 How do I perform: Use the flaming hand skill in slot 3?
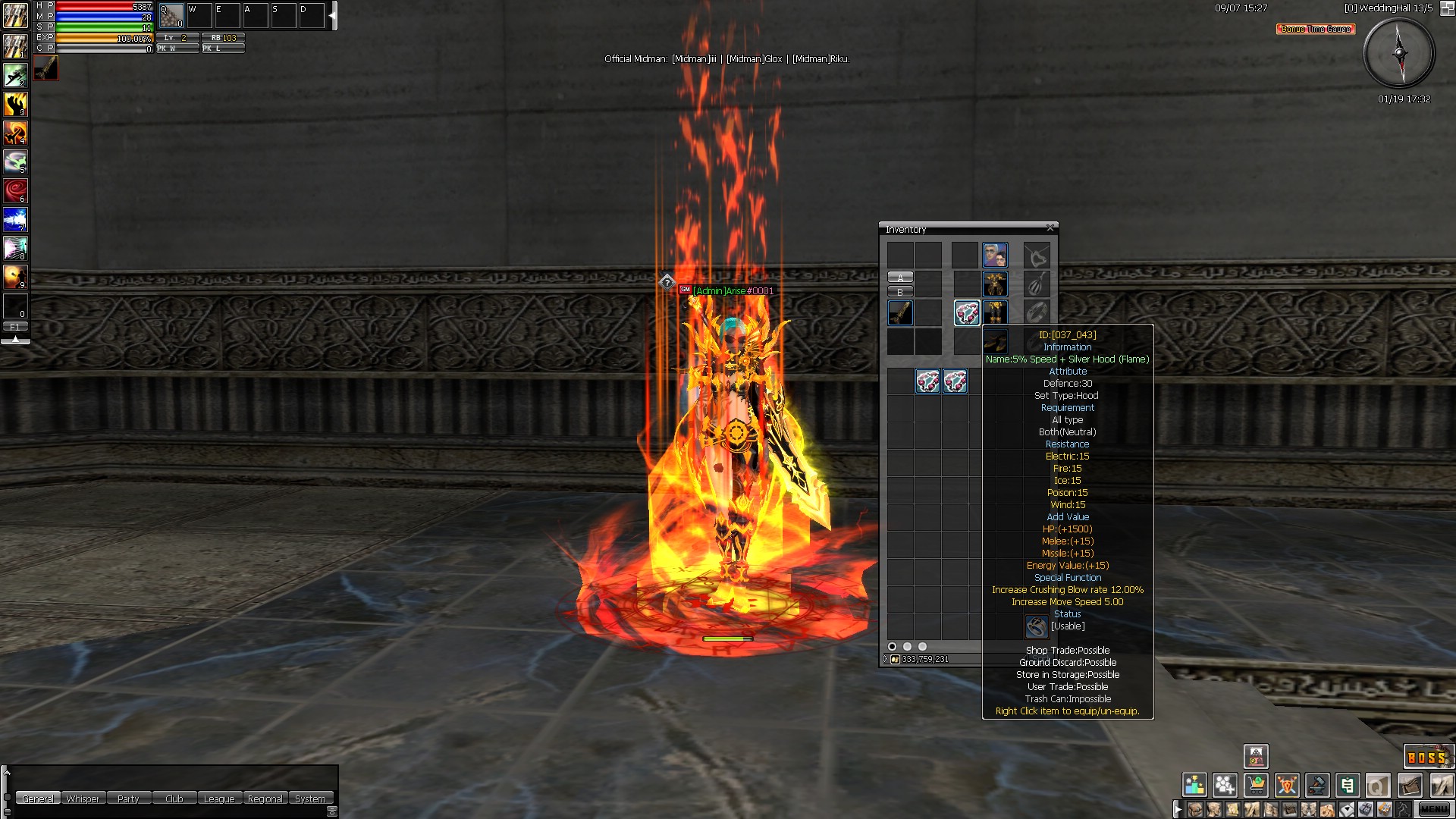click(15, 104)
